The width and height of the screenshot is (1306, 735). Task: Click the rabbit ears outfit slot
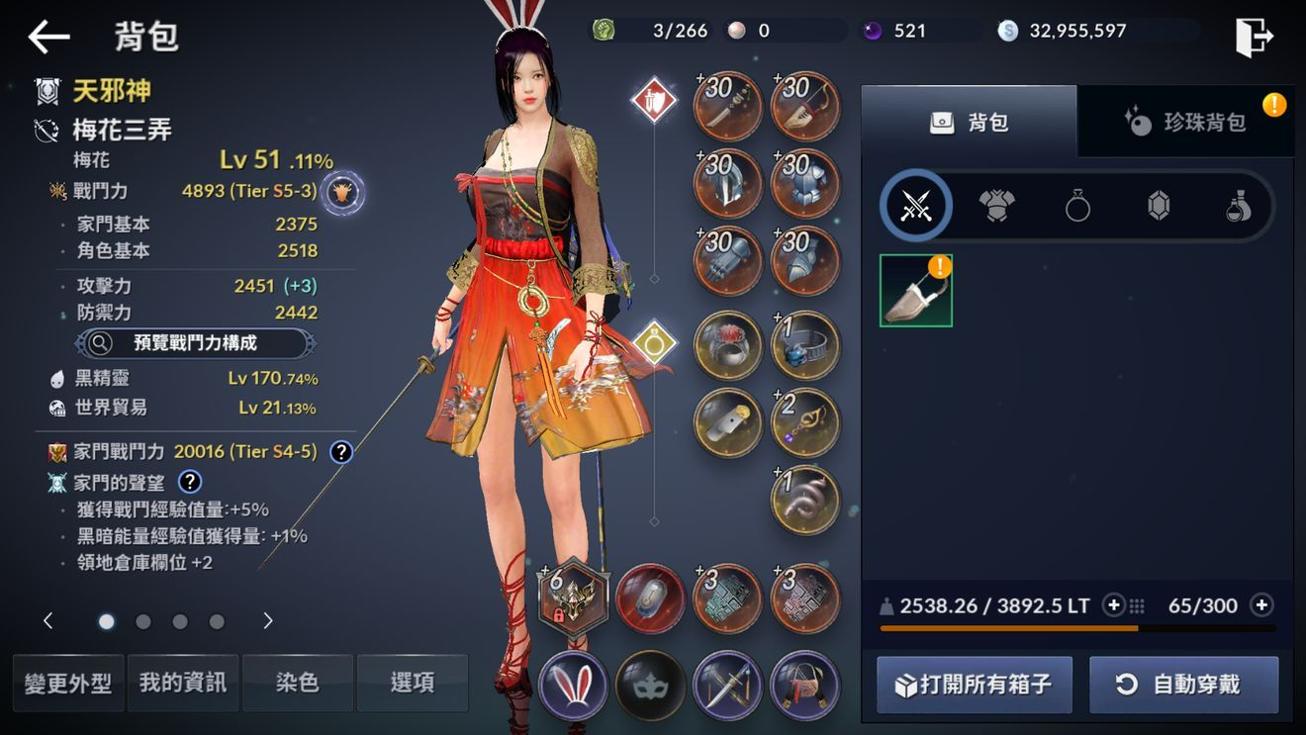572,685
